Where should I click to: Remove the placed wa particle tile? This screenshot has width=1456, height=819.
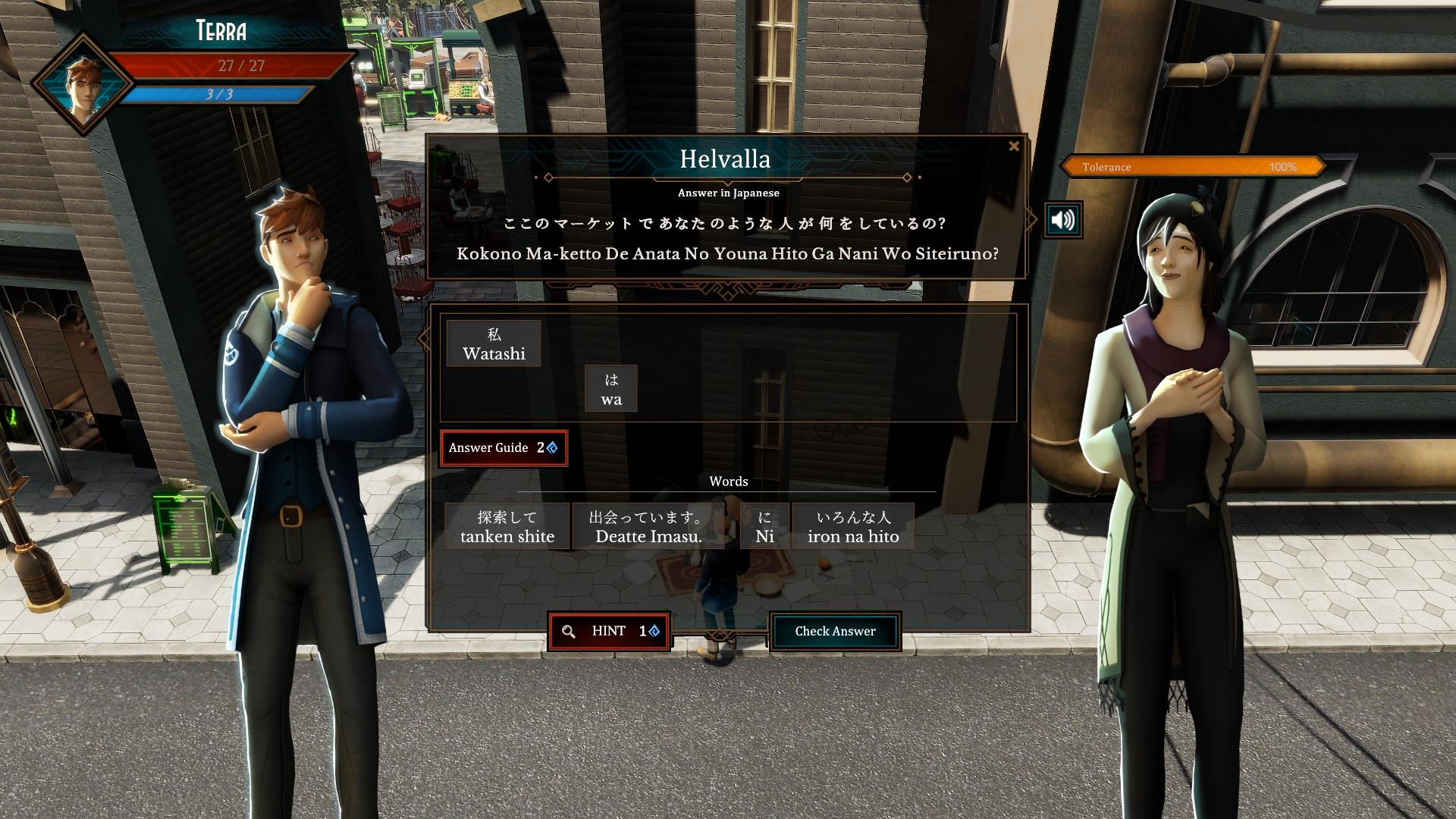pyautogui.click(x=611, y=389)
